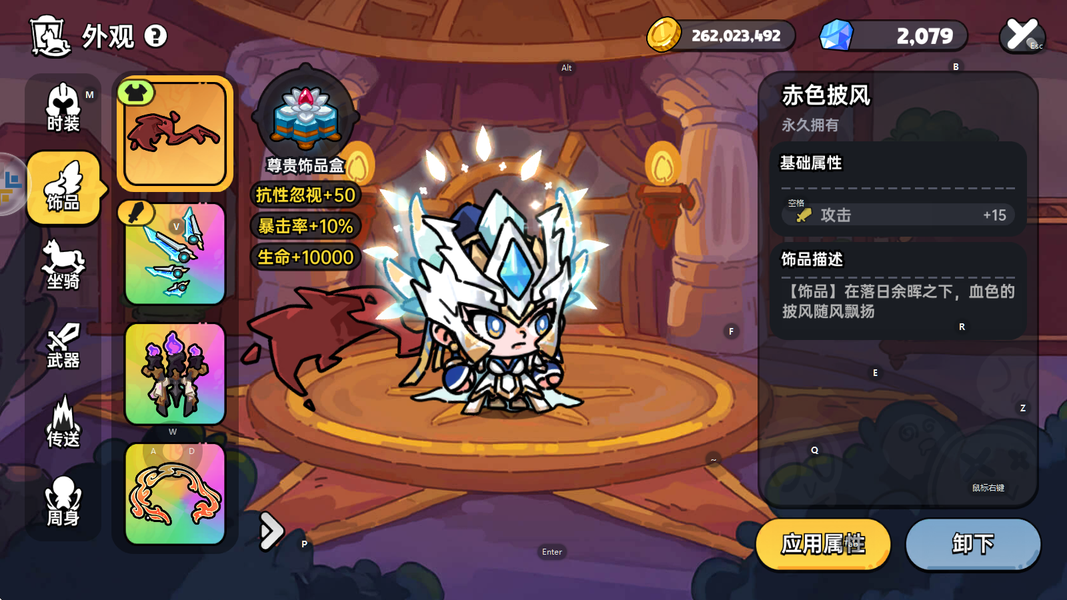Click the blue diamond currency icon

pos(836,35)
